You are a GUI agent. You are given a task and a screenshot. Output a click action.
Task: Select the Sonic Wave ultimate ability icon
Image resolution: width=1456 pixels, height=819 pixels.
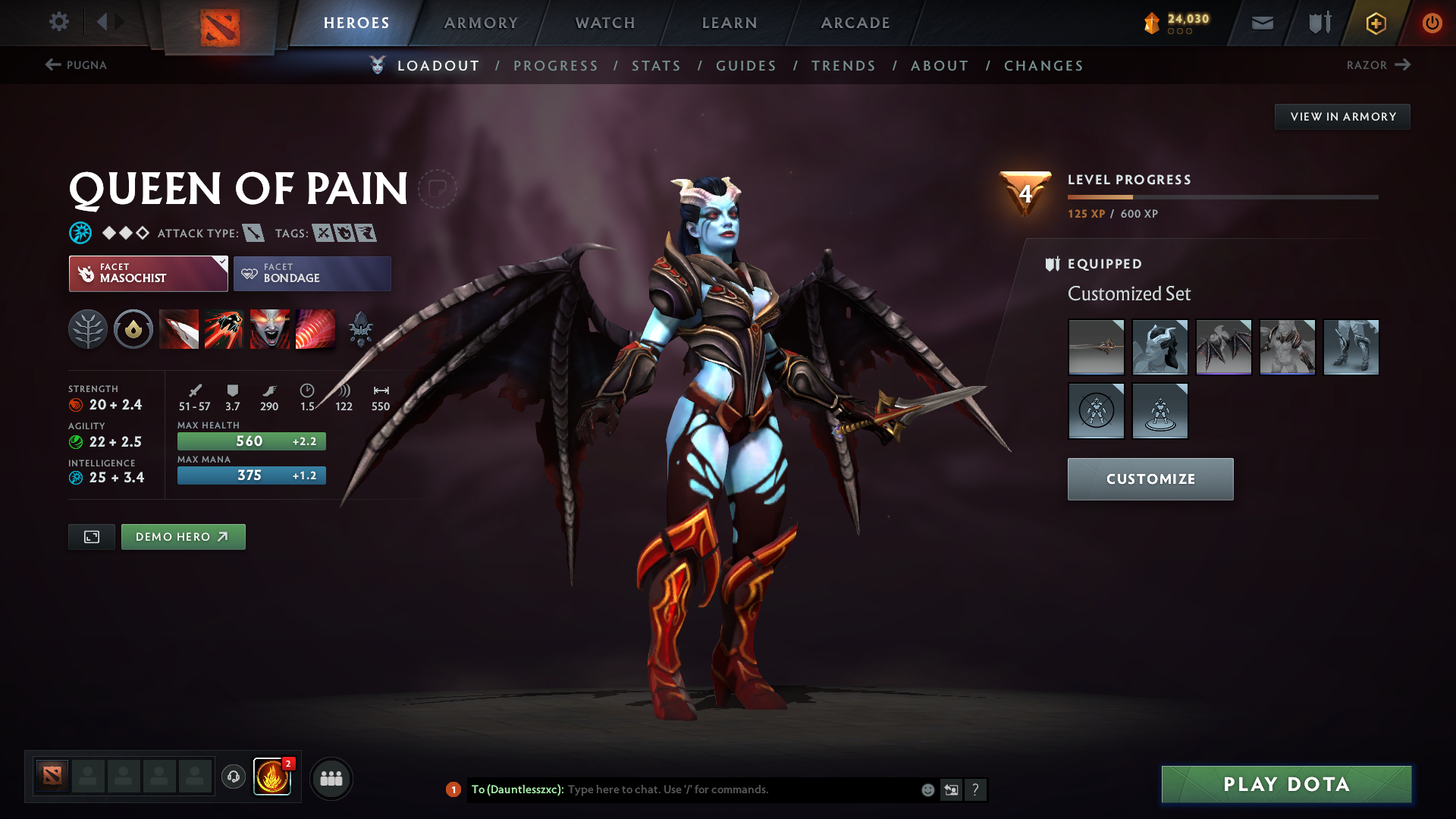tap(315, 330)
